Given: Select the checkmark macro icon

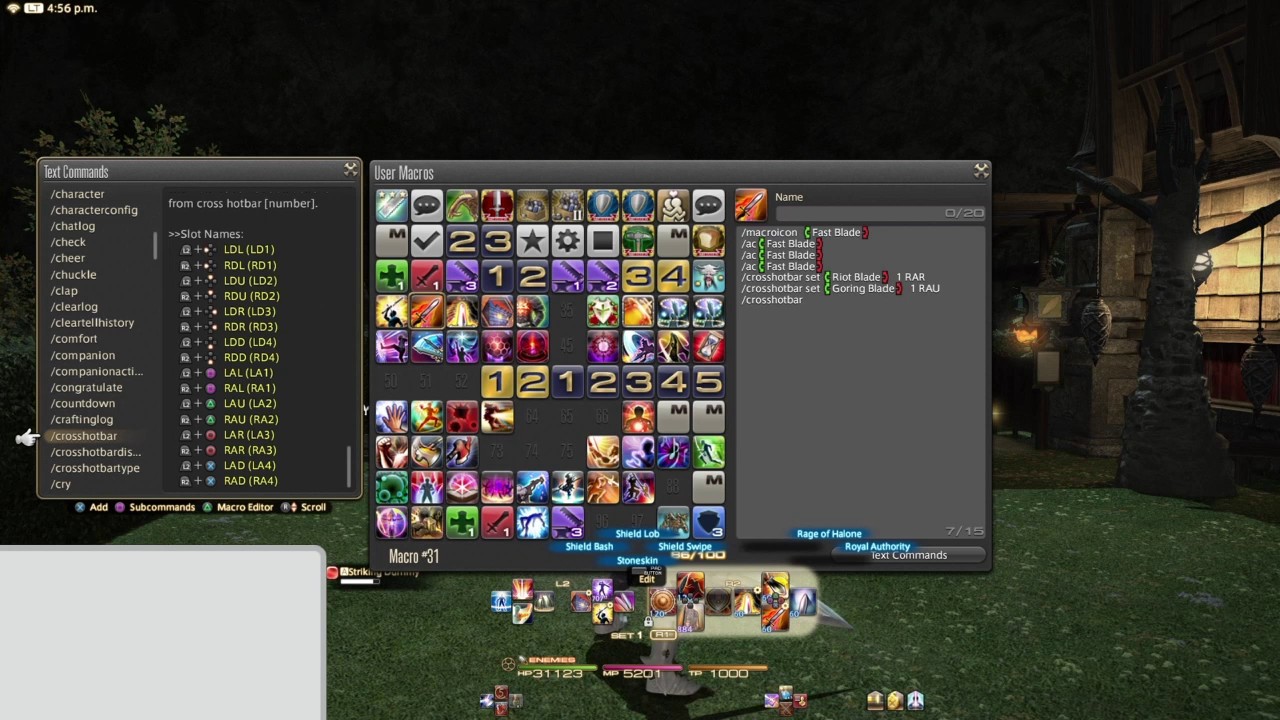Looking at the screenshot, I should click(426, 241).
